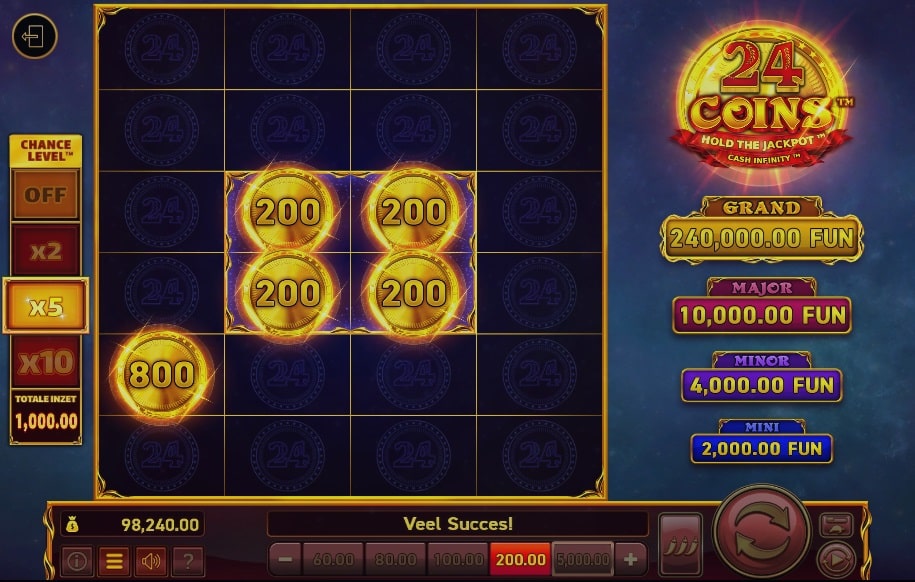915x582 pixels.
Task: Spin the reels with the round arrows button
Action: (x=762, y=535)
